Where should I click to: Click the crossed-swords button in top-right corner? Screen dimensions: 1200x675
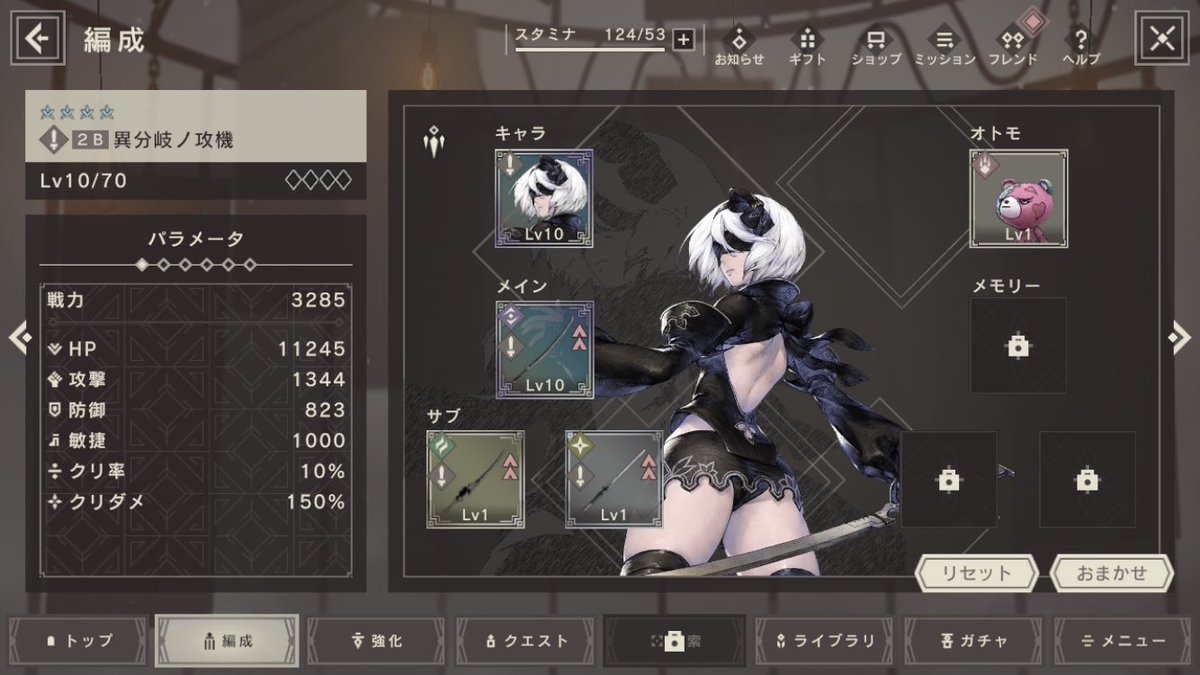coord(1161,39)
